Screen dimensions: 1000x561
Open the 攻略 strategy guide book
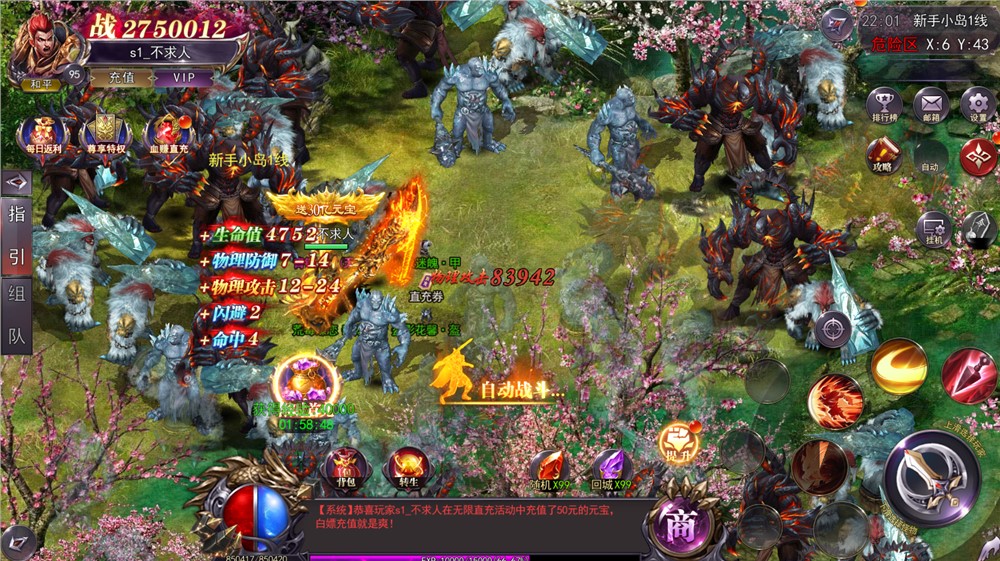click(x=884, y=155)
